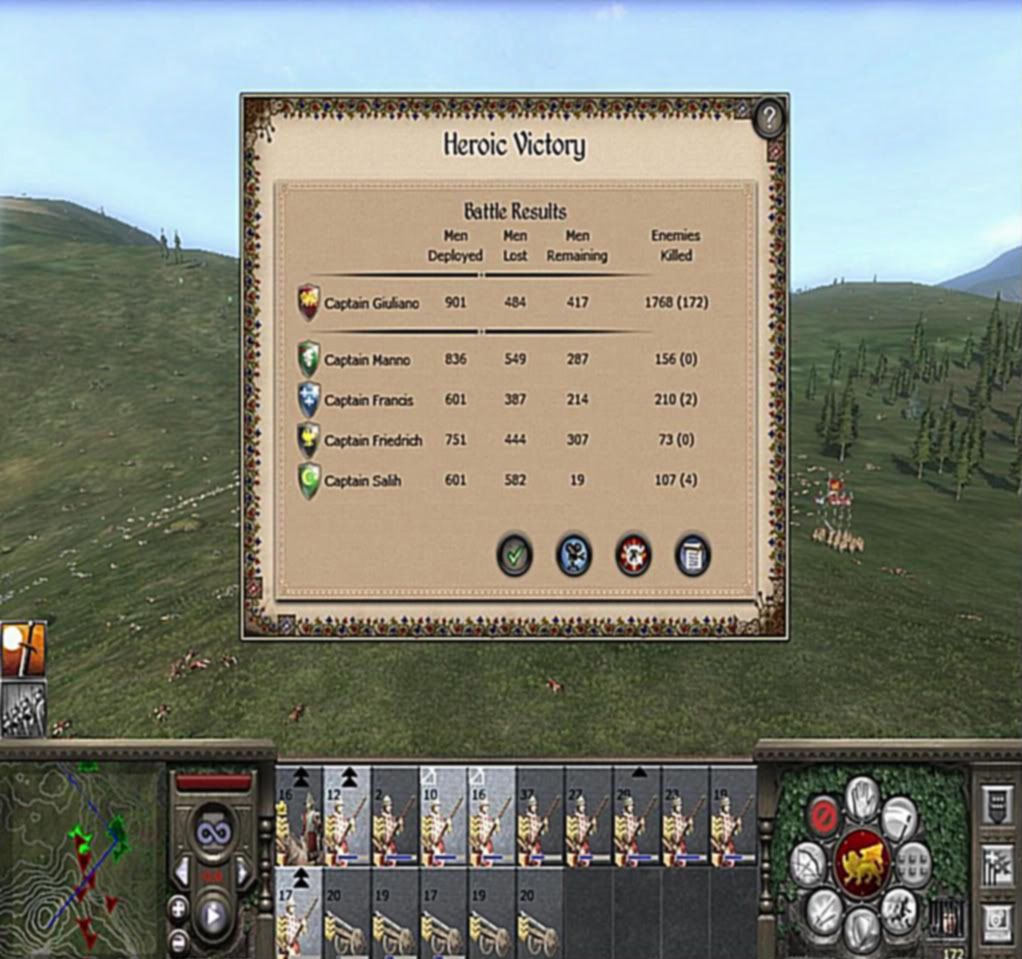Confirm the battle results with the green checkmark
The height and width of the screenshot is (959, 1022).
point(514,556)
